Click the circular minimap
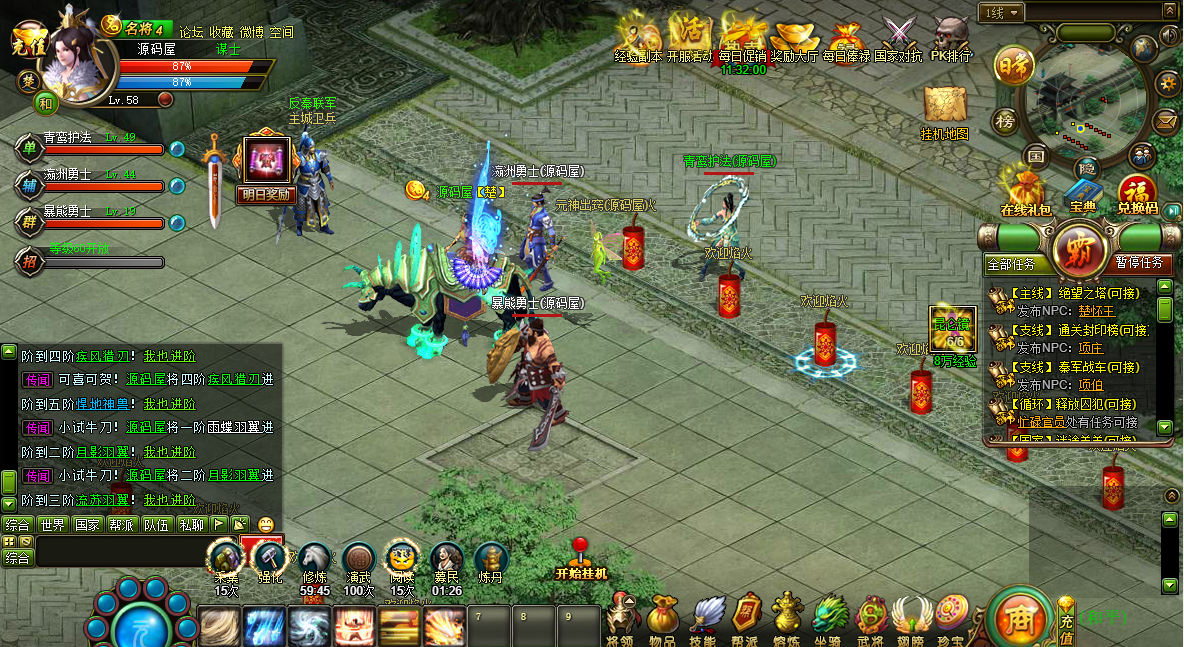This screenshot has width=1184, height=647. pyautogui.click(x=1079, y=95)
